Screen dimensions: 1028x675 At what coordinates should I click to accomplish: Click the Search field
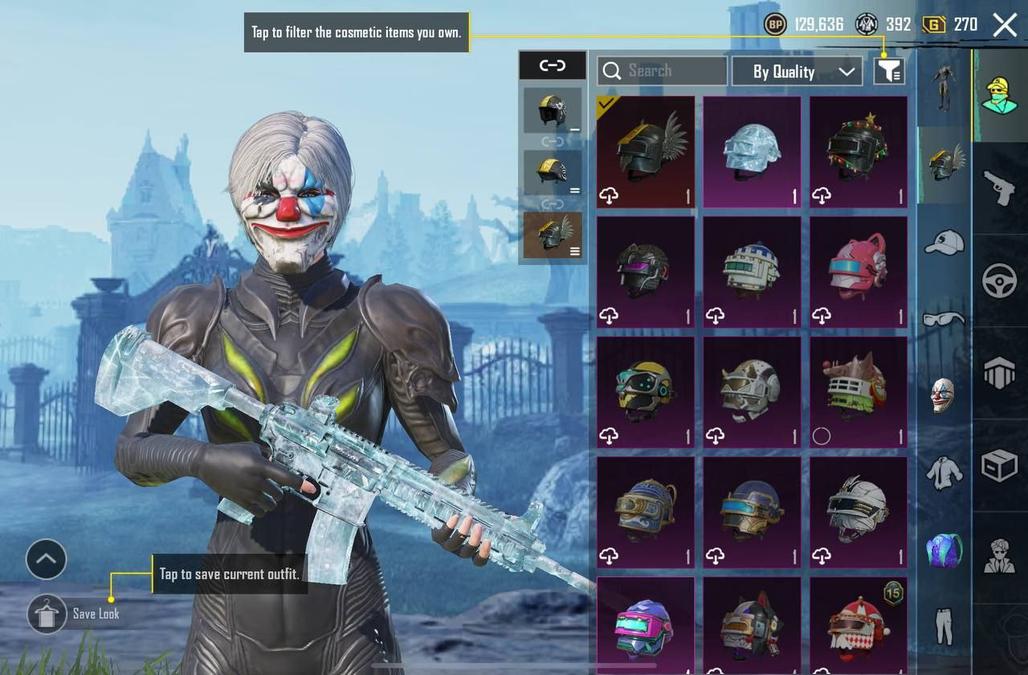pyautogui.click(x=662, y=71)
